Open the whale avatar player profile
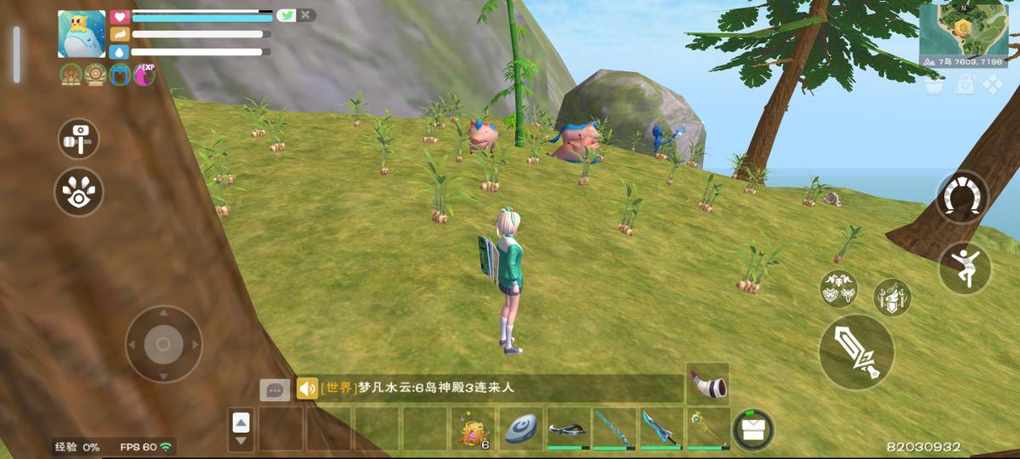This screenshot has height=459, width=1020. [82, 34]
